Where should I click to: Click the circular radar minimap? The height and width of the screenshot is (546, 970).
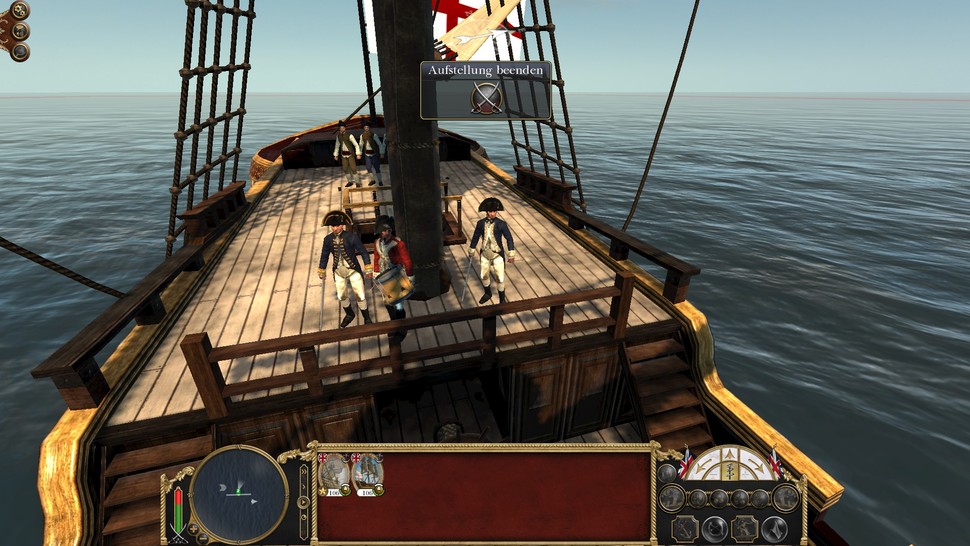coord(240,494)
